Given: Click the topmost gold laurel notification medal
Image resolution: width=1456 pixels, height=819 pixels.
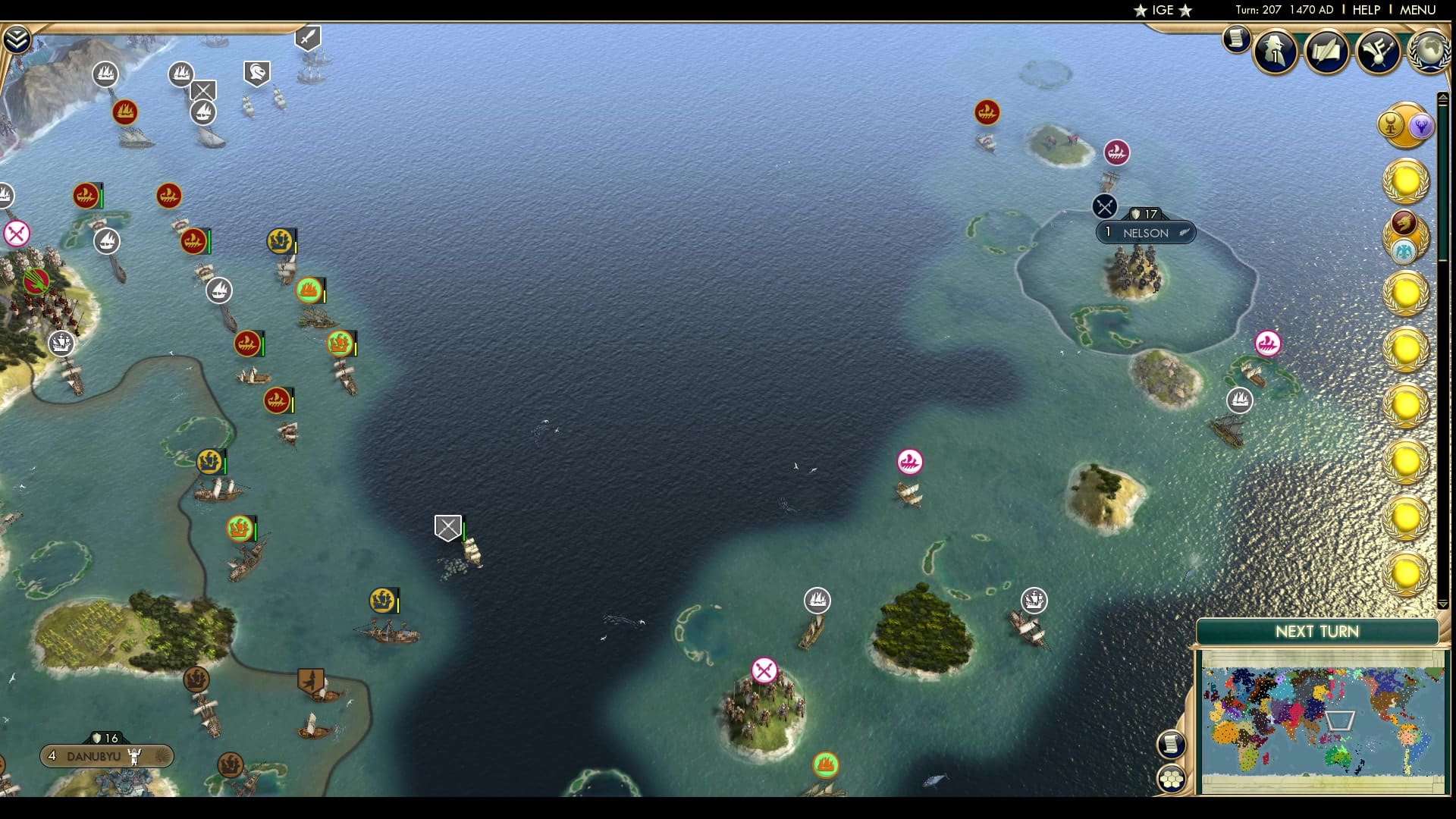Looking at the screenshot, I should pos(1406,180).
